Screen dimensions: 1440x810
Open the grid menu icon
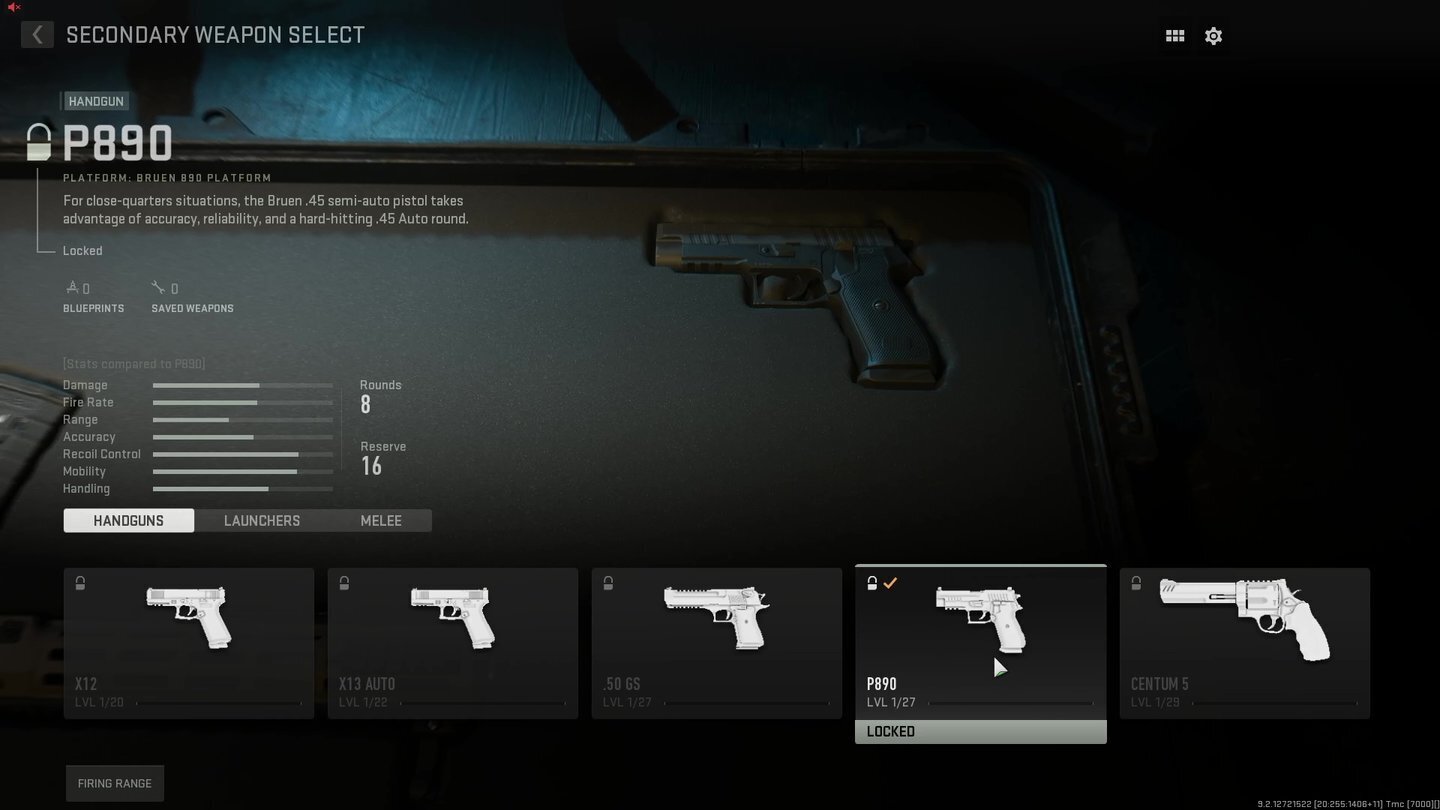coord(1175,36)
